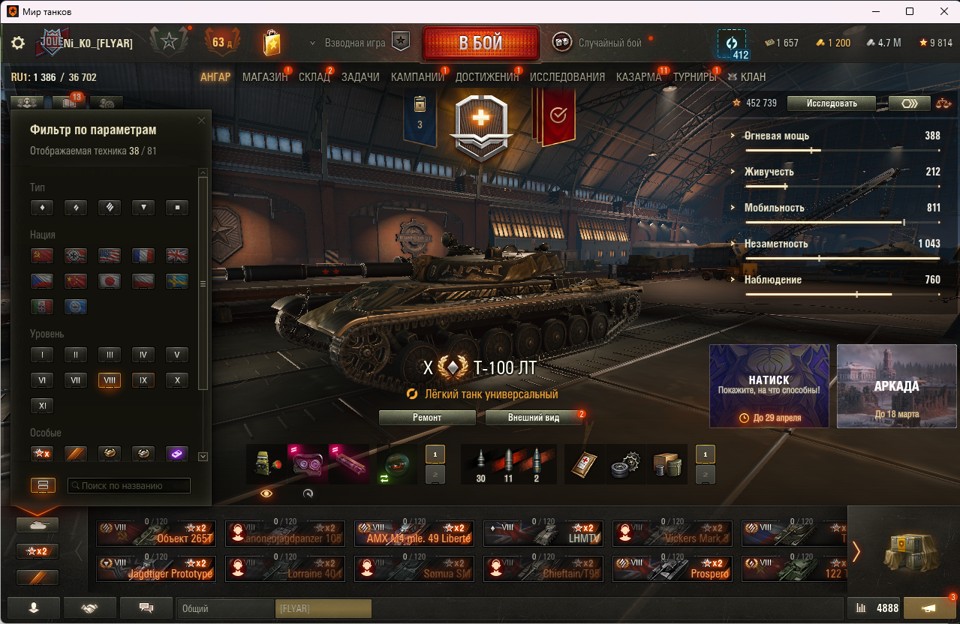
Task: Close the filter panel
Action: tap(201, 121)
